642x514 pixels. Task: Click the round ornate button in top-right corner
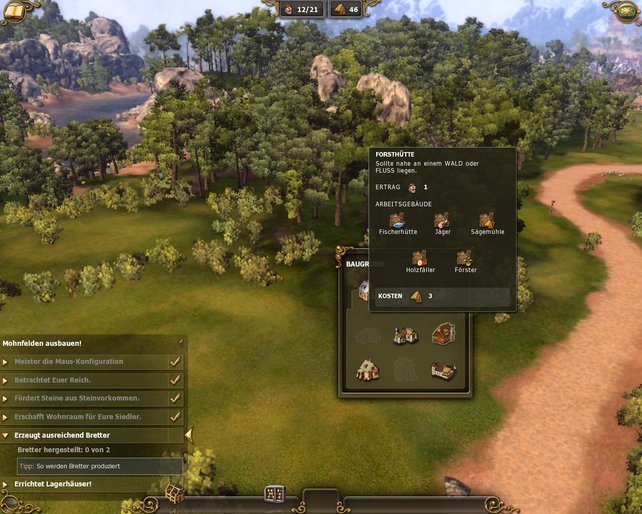coord(624,10)
